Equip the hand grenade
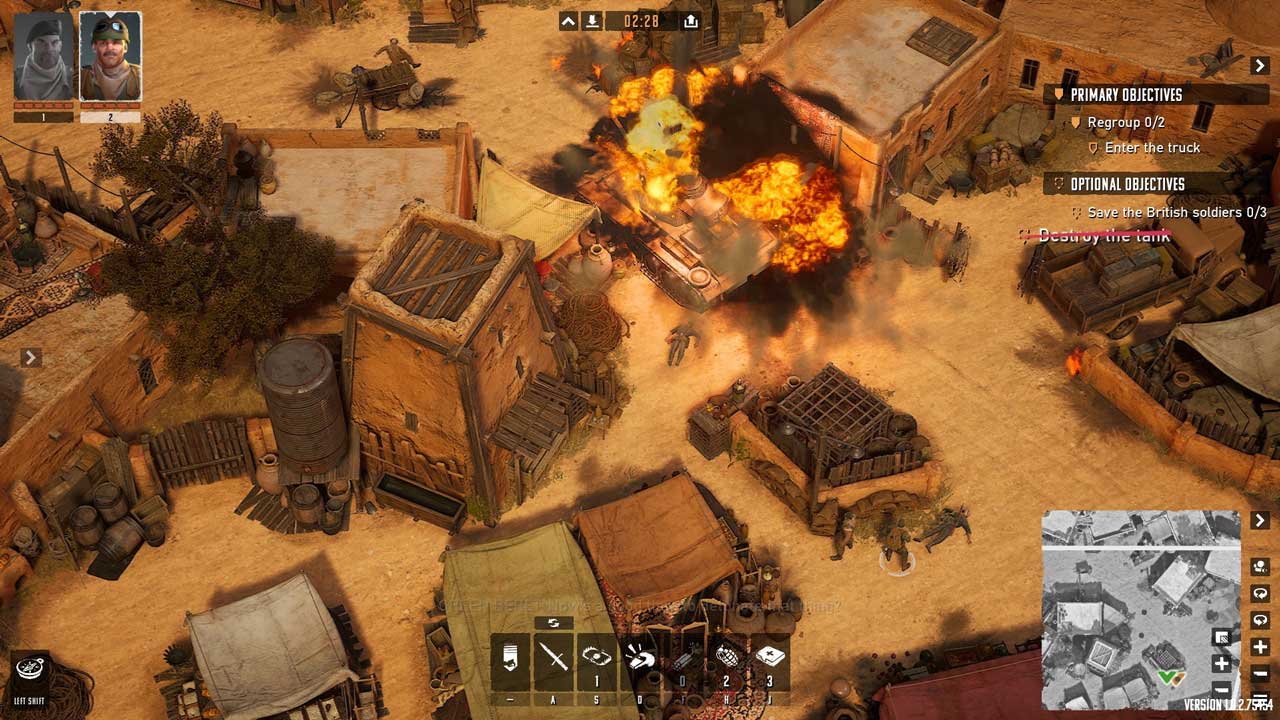1280x720 pixels. [x=726, y=657]
